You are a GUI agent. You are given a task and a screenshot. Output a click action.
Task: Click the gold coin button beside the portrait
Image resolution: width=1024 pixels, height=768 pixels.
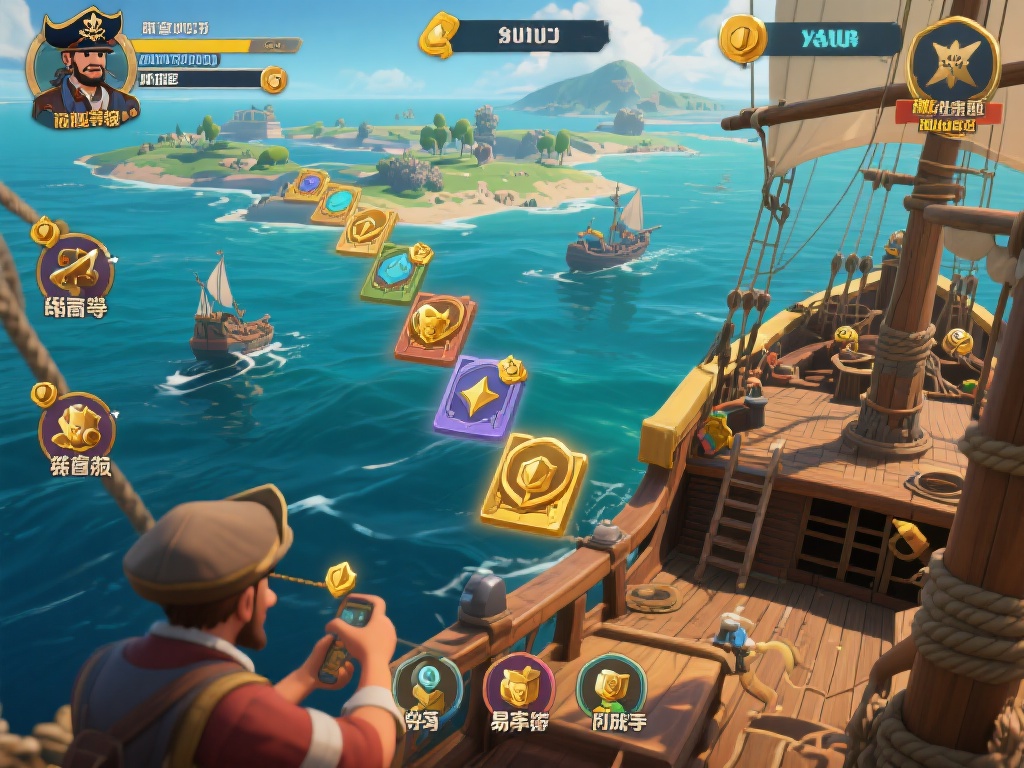point(273,80)
